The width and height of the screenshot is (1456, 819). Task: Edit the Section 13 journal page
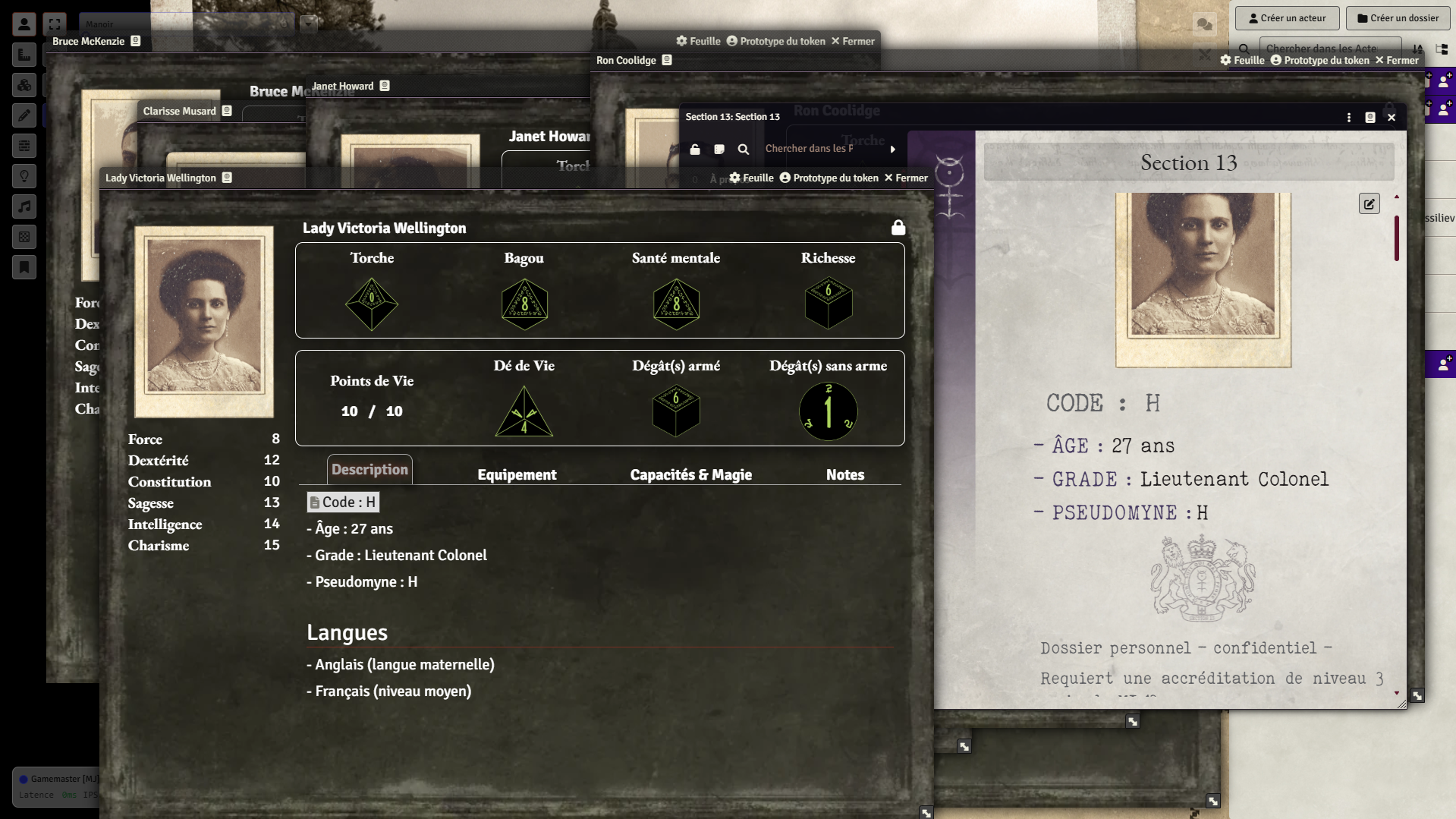click(1369, 203)
